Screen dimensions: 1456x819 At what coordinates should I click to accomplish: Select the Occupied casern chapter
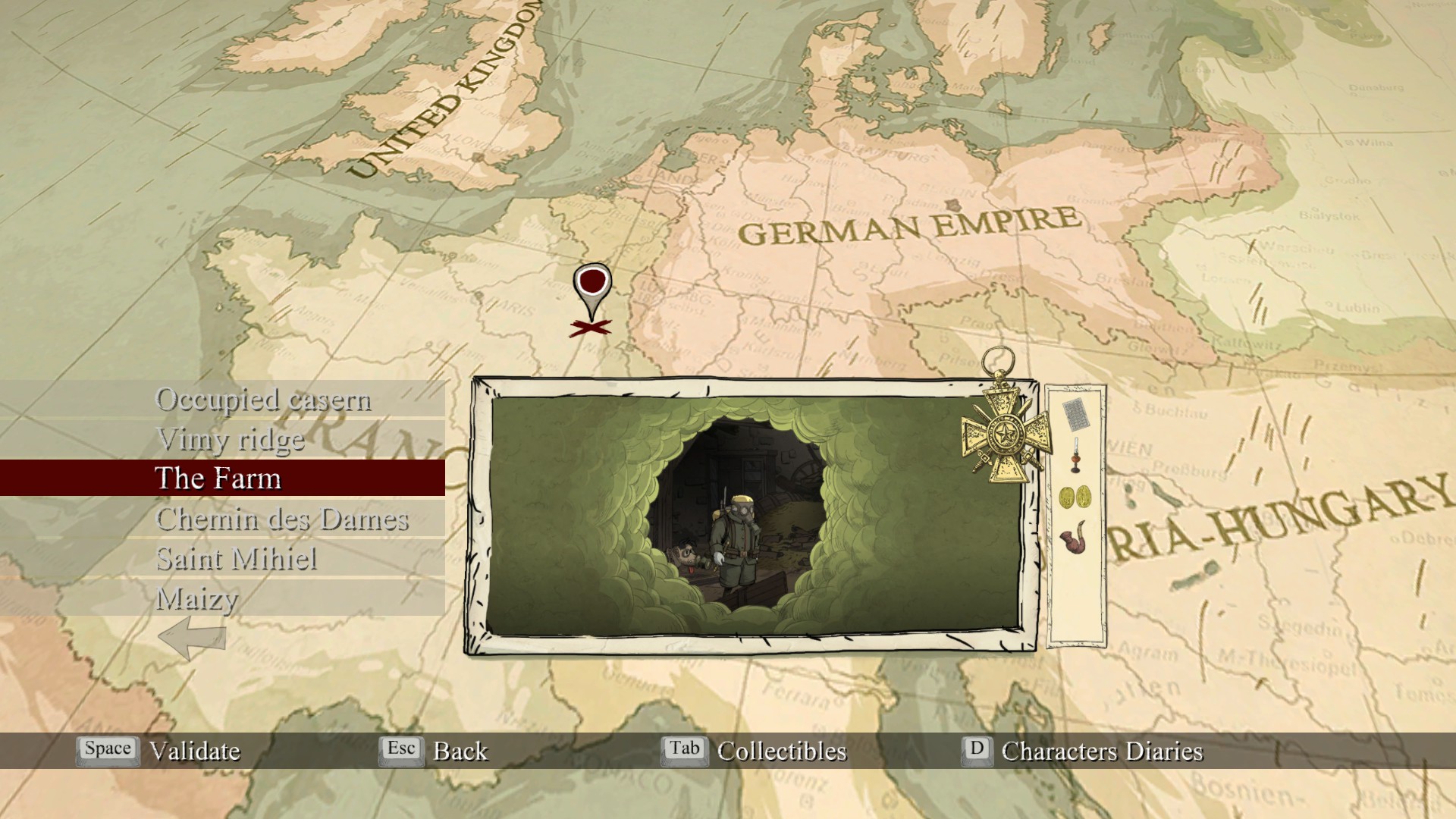[x=262, y=400]
